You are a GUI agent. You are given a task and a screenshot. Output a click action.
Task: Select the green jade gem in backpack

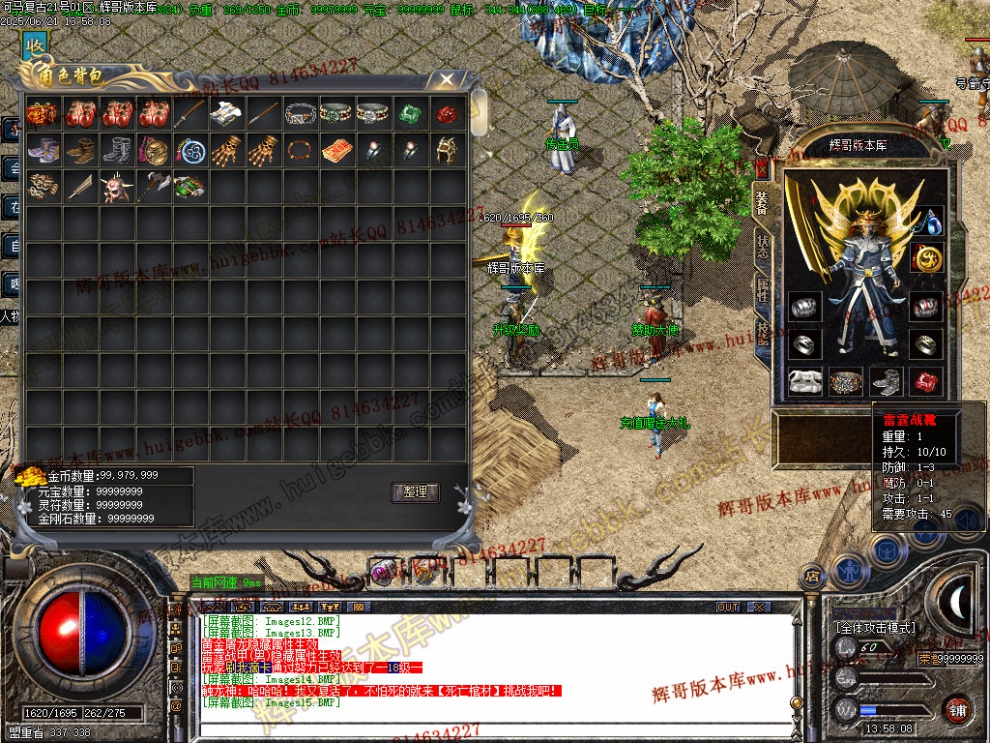[x=409, y=113]
